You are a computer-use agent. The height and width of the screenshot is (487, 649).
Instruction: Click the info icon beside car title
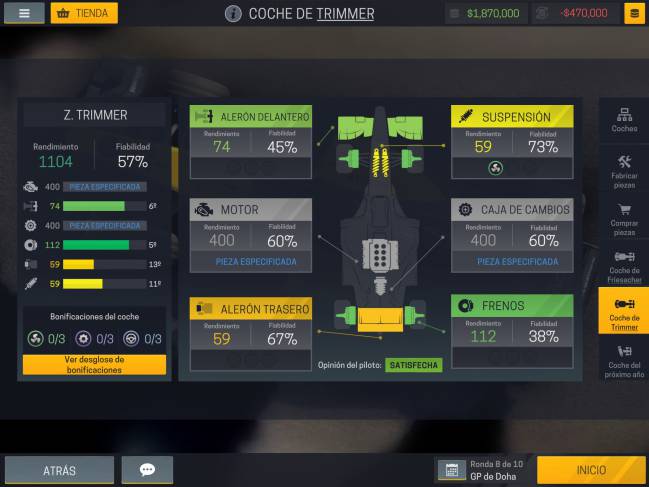[233, 14]
